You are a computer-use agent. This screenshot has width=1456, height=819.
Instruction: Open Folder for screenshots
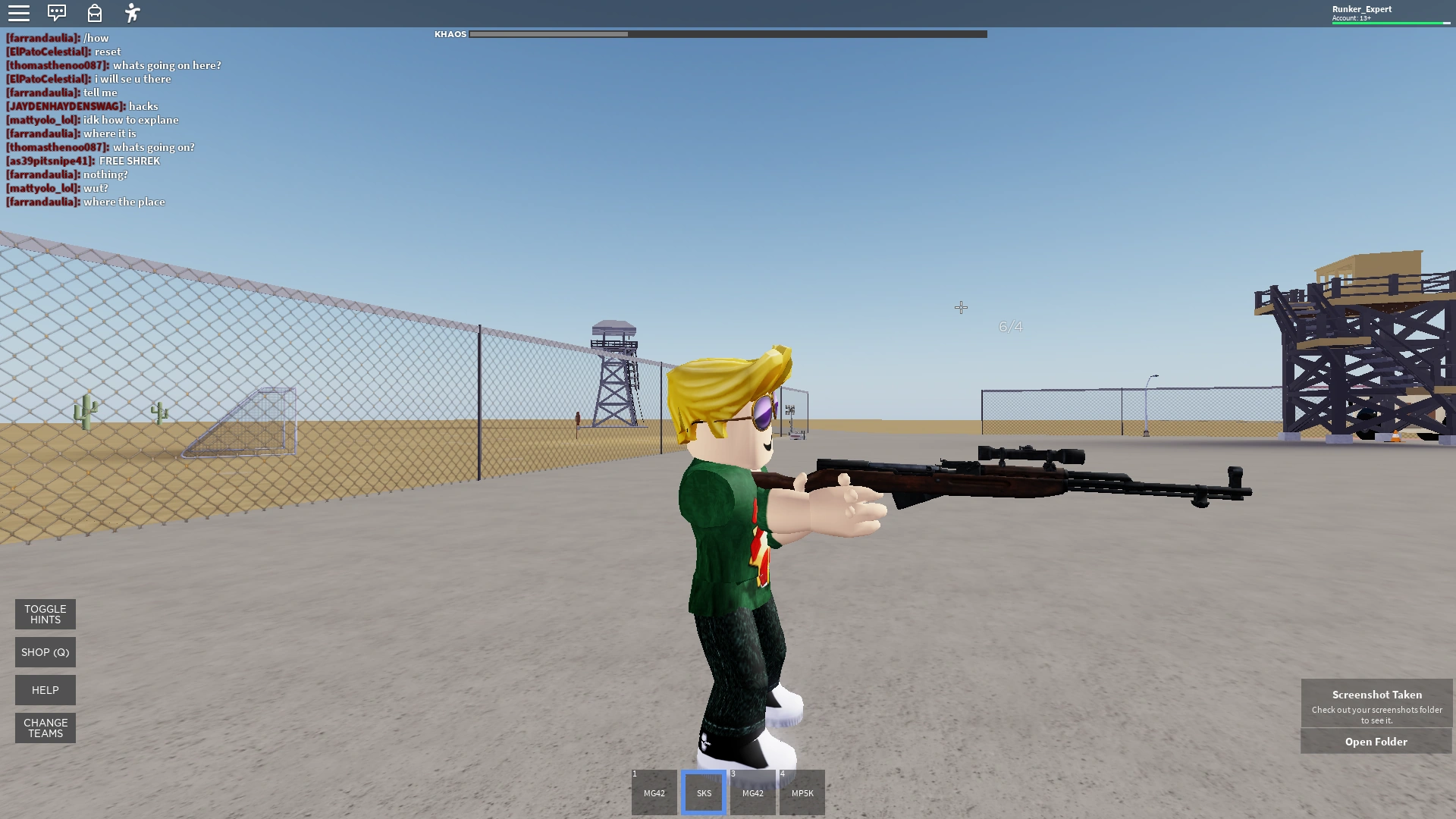coord(1376,741)
